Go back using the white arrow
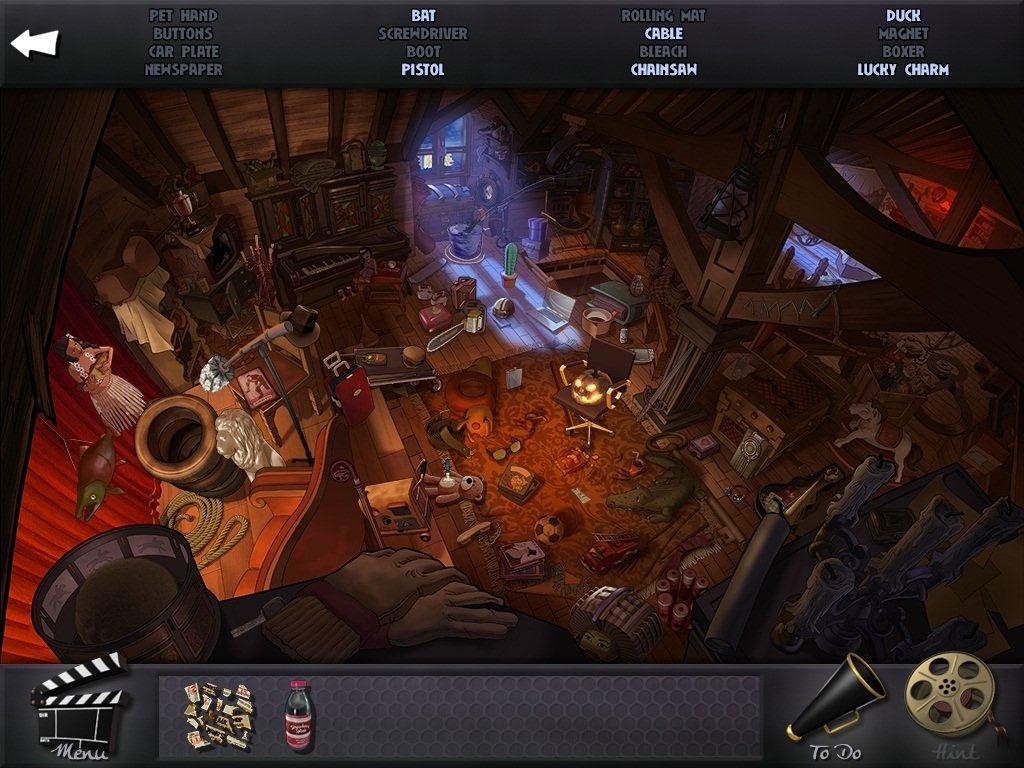 click(35, 43)
